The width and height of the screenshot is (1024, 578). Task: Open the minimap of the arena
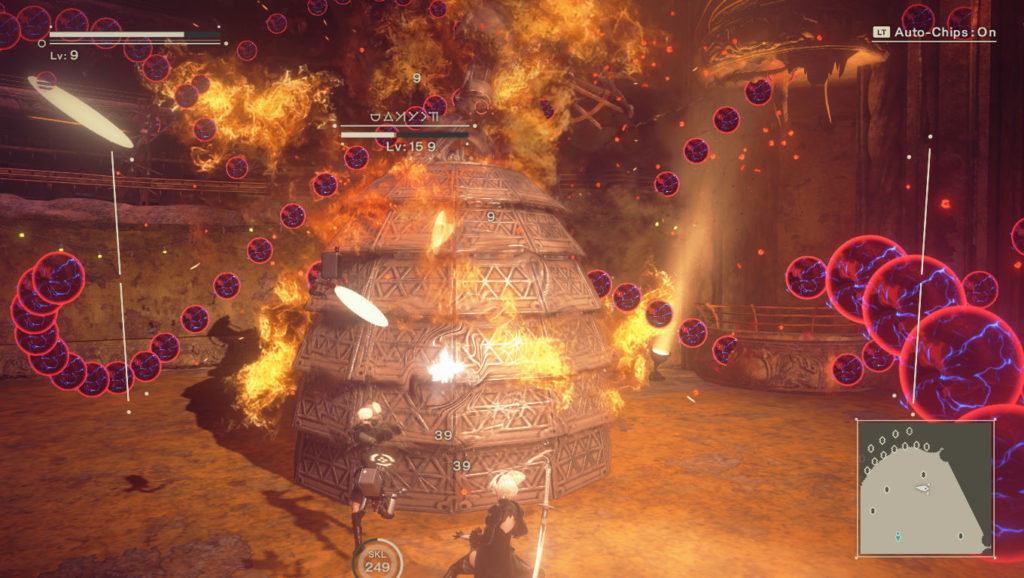(925, 487)
